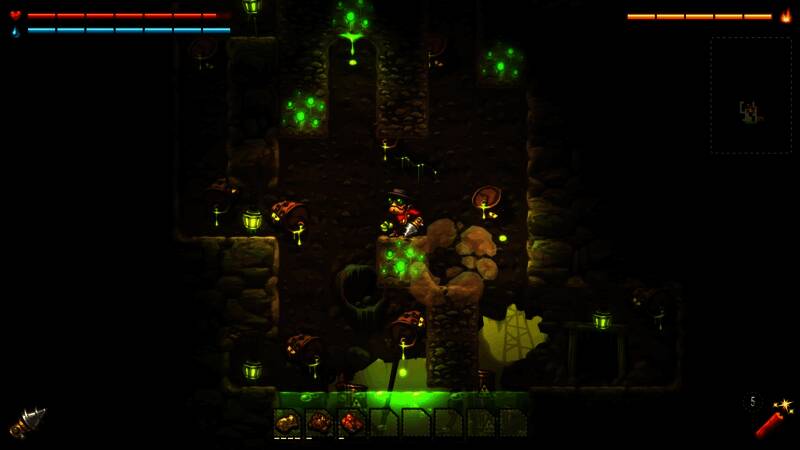Select the dark brown ore inventory slot
800x450 pixels.
(320, 422)
